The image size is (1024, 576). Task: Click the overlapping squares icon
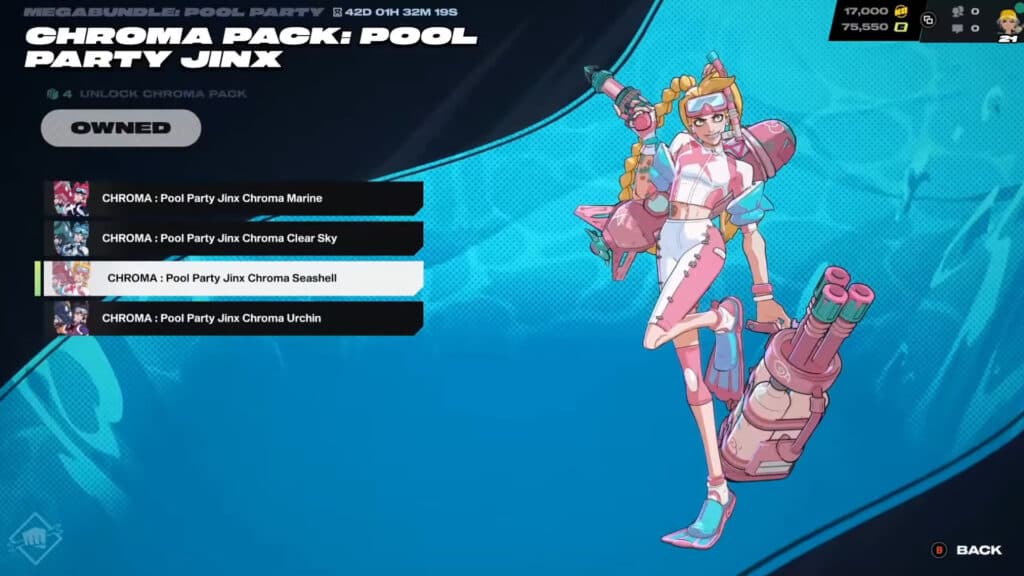click(928, 19)
